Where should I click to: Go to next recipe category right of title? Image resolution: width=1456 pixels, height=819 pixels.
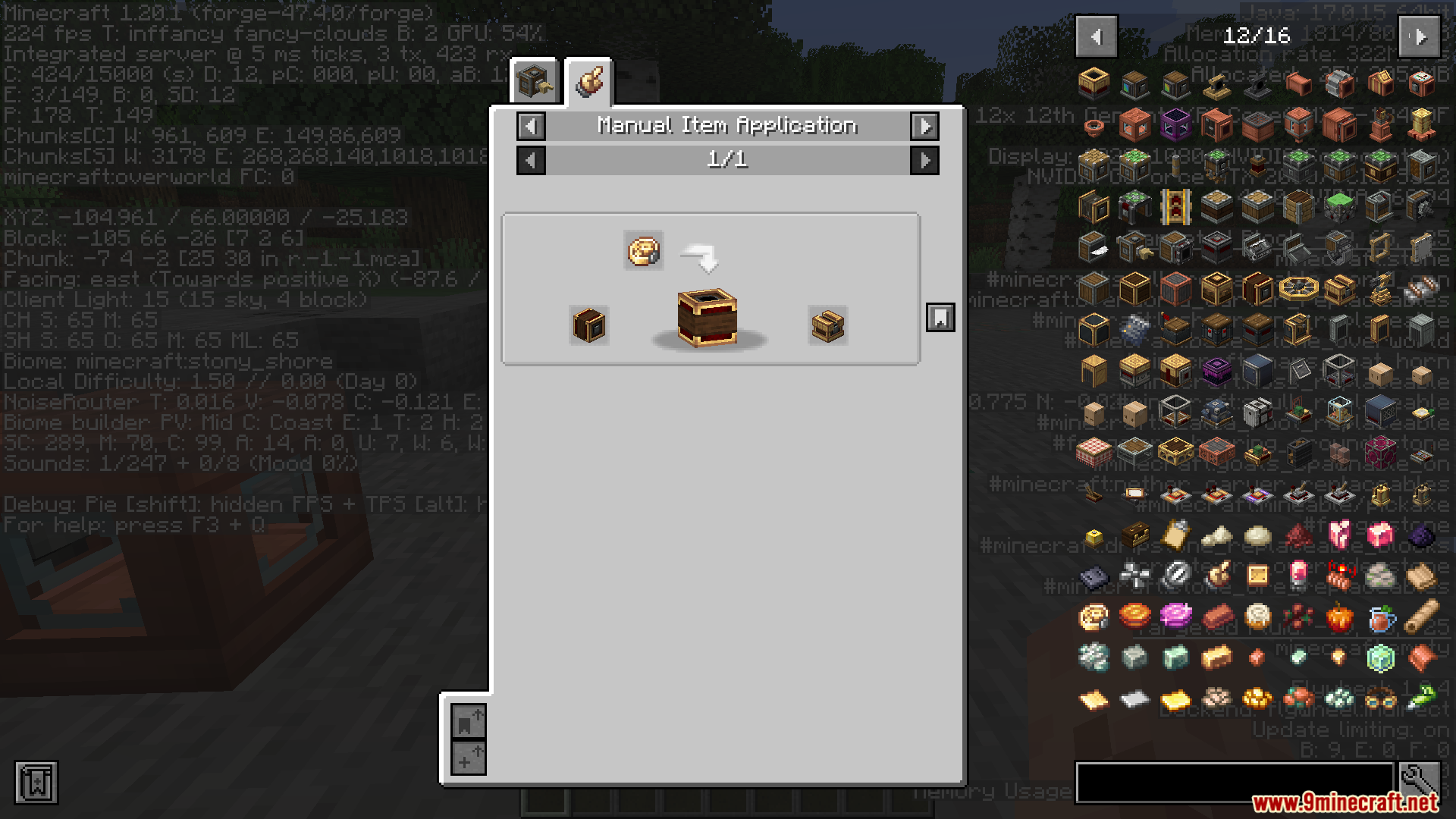(924, 126)
